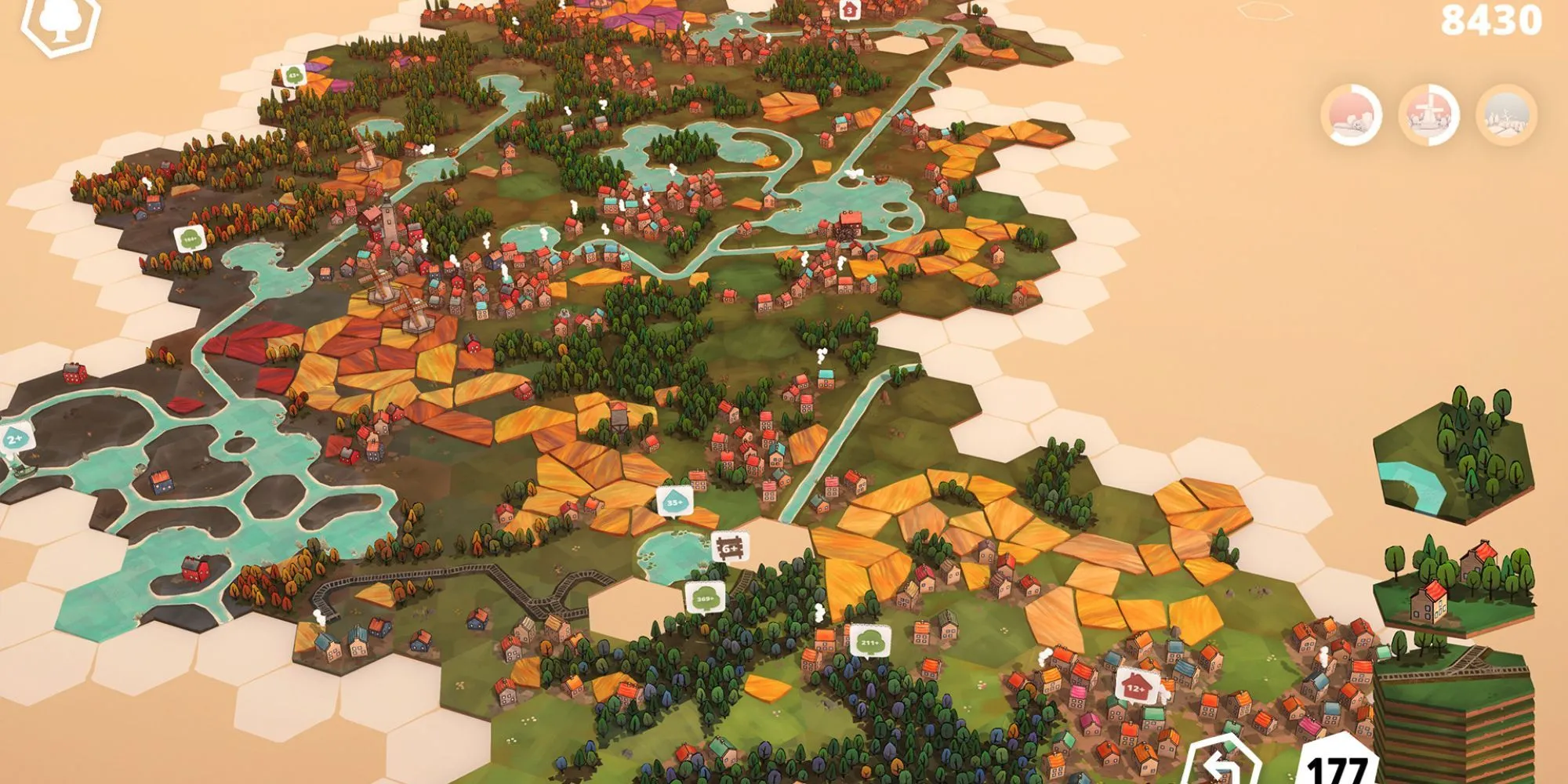This screenshot has width=1568, height=784.
Task: Select the 211+ forest quest marker
Action: click(x=869, y=641)
